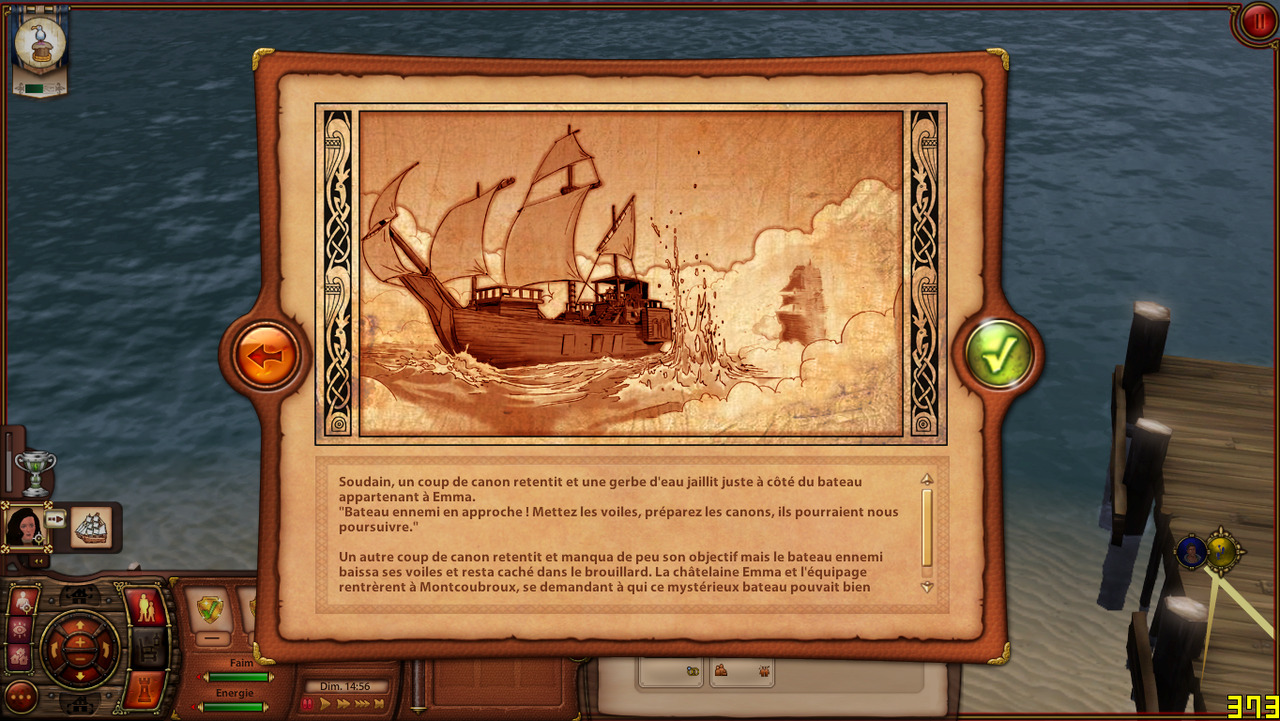
Task: Select the dark-haired woman's portrait
Action: click(x=24, y=526)
